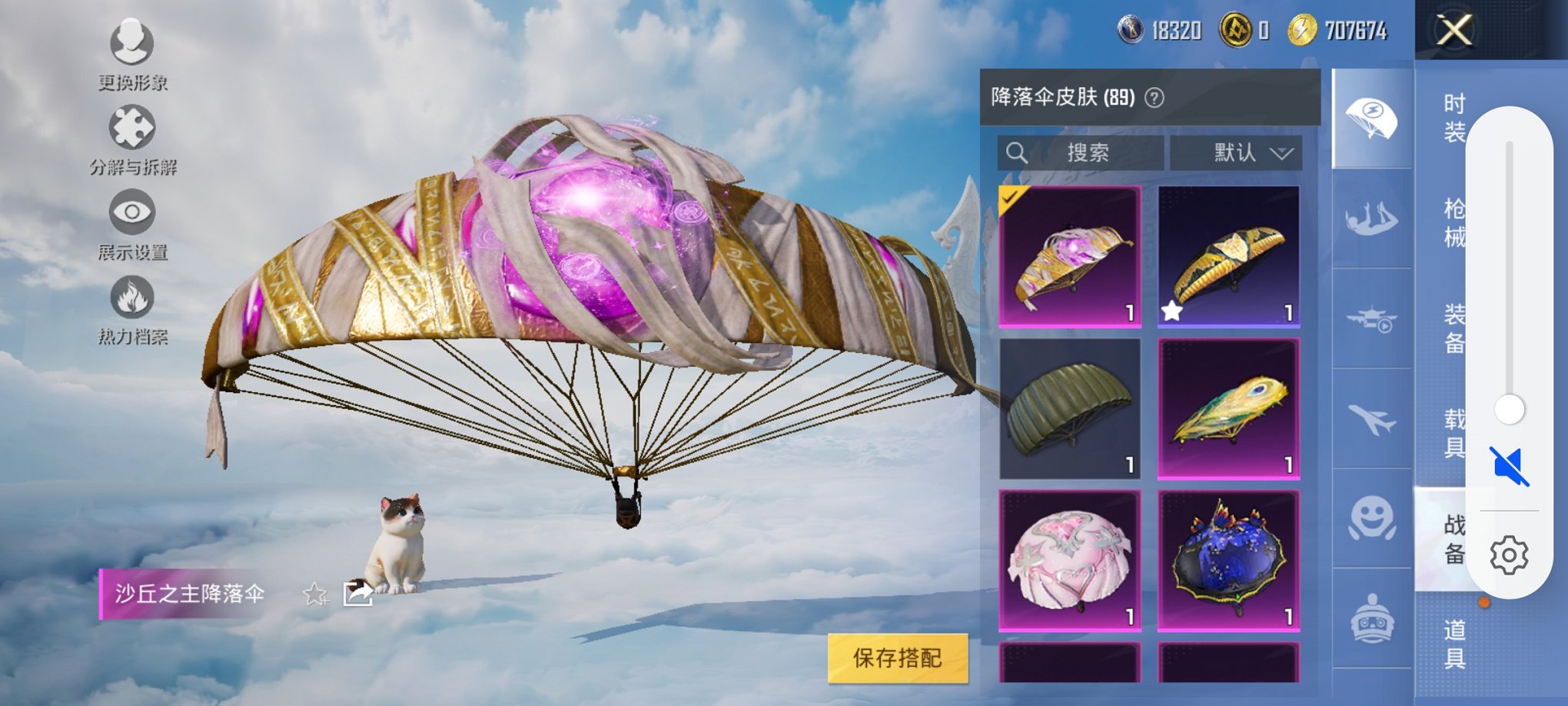Image resolution: width=1568 pixels, height=706 pixels.
Task: Tap the 搜索 search field
Action: point(1079,153)
